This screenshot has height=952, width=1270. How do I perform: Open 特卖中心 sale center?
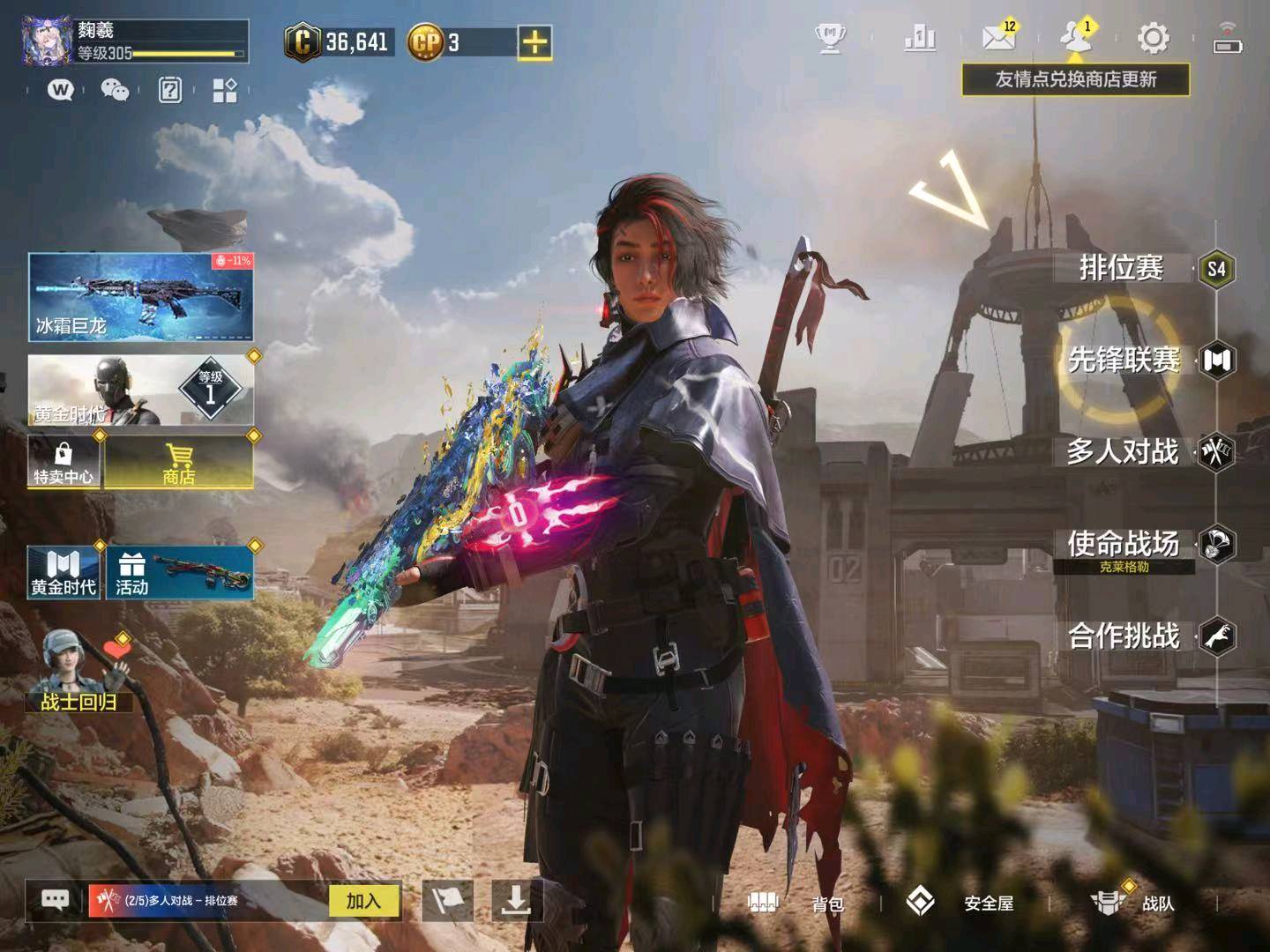[x=63, y=463]
